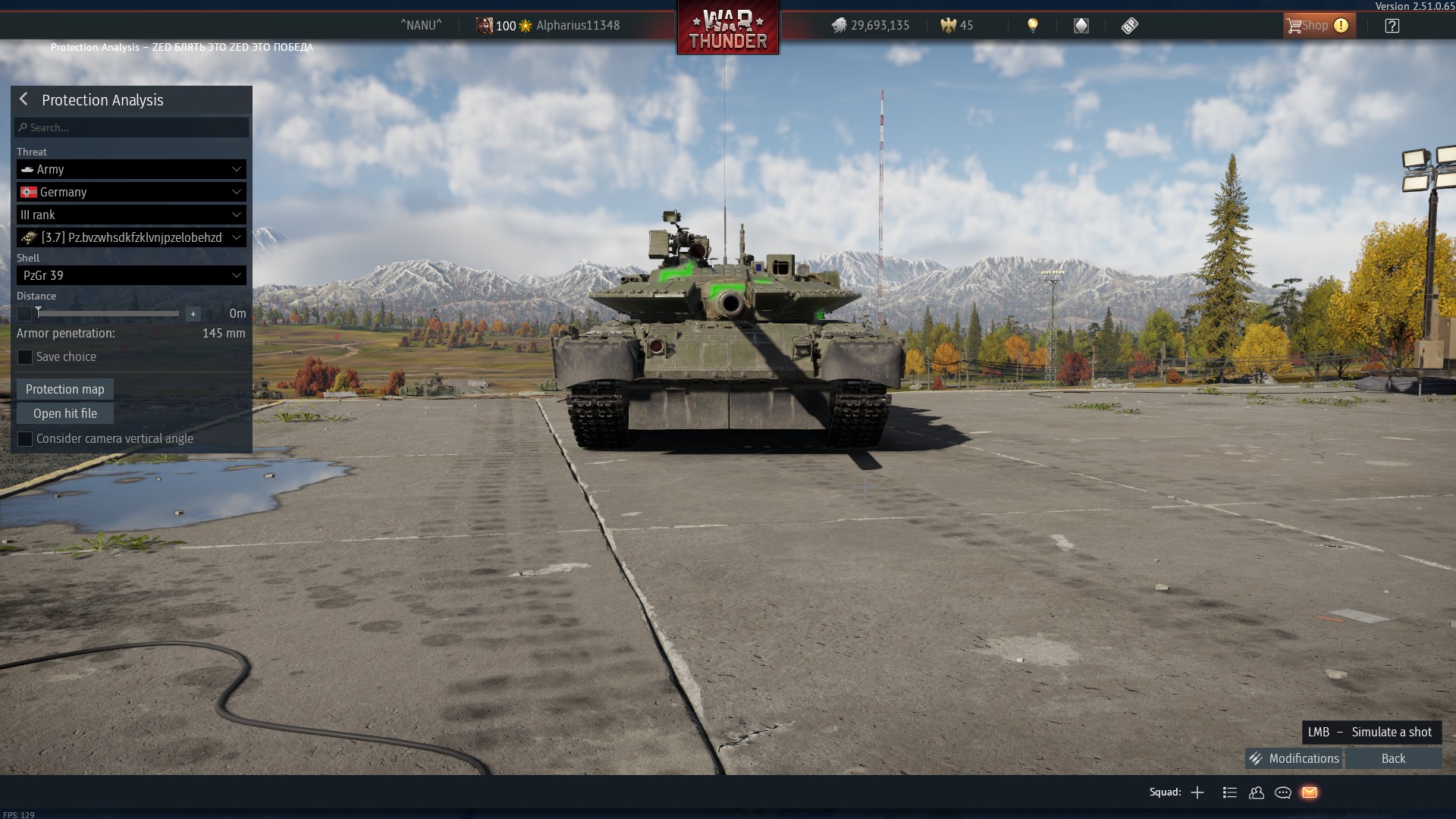
Task: Open the Army threat type dropdown
Action: (131, 169)
